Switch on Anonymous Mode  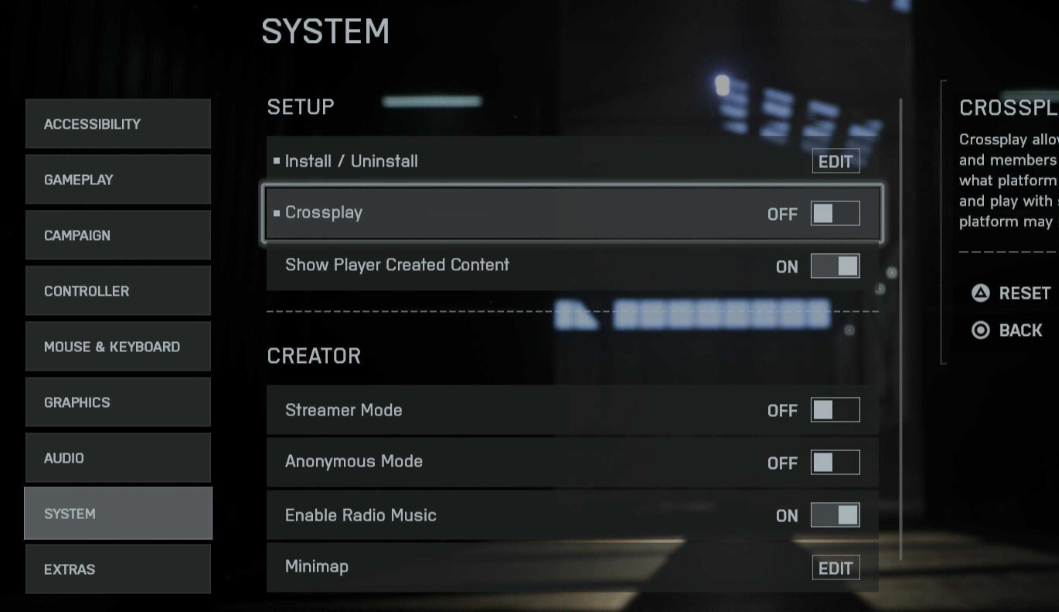(x=835, y=462)
